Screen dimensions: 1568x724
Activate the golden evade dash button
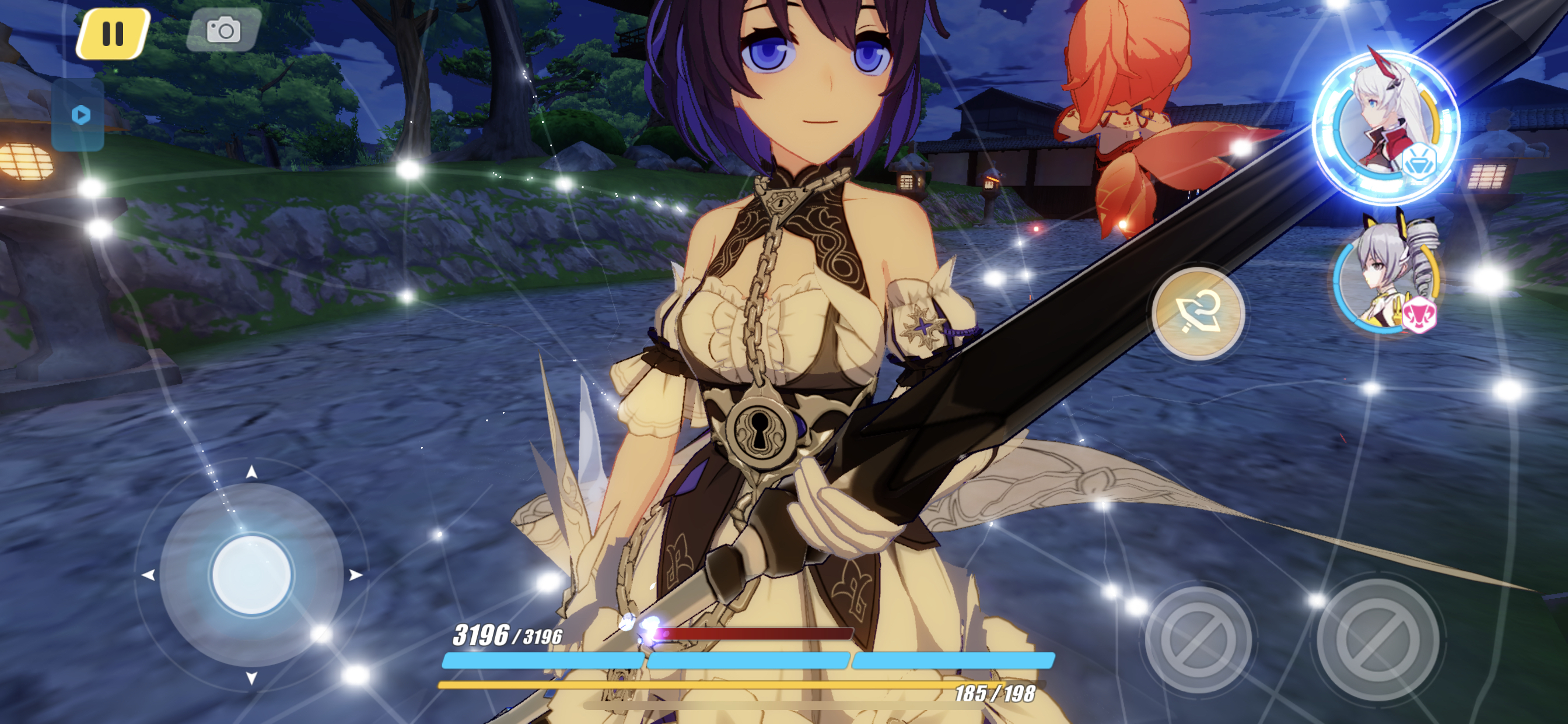click(1198, 314)
